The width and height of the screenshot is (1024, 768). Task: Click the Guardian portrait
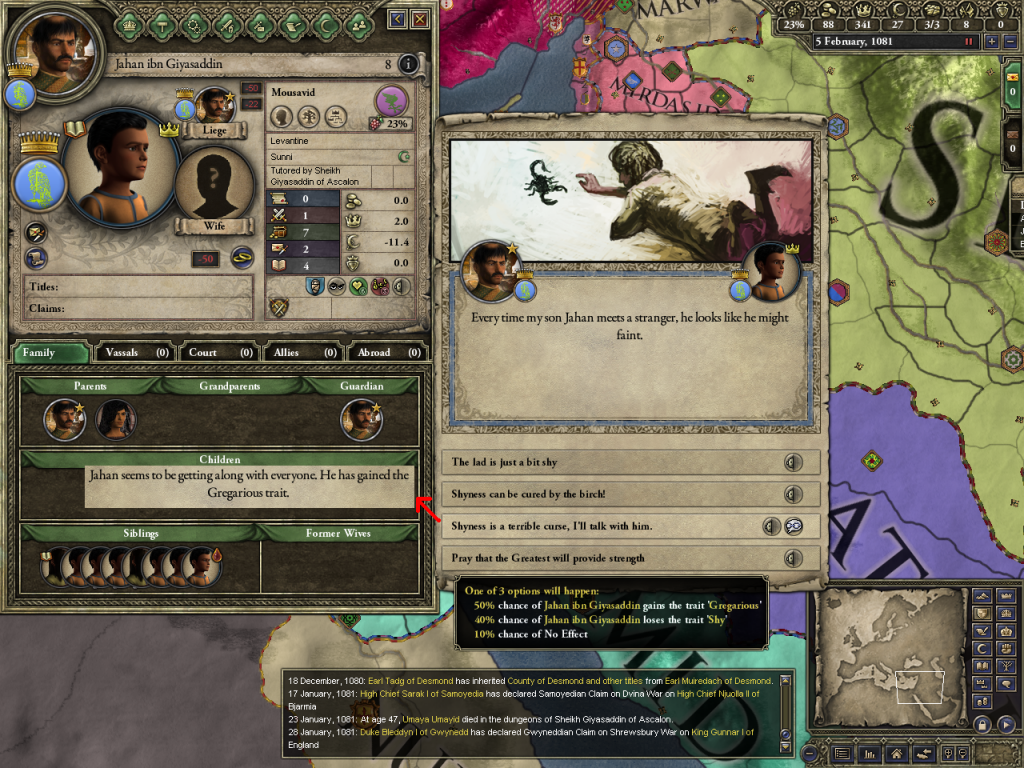pyautogui.click(x=360, y=420)
